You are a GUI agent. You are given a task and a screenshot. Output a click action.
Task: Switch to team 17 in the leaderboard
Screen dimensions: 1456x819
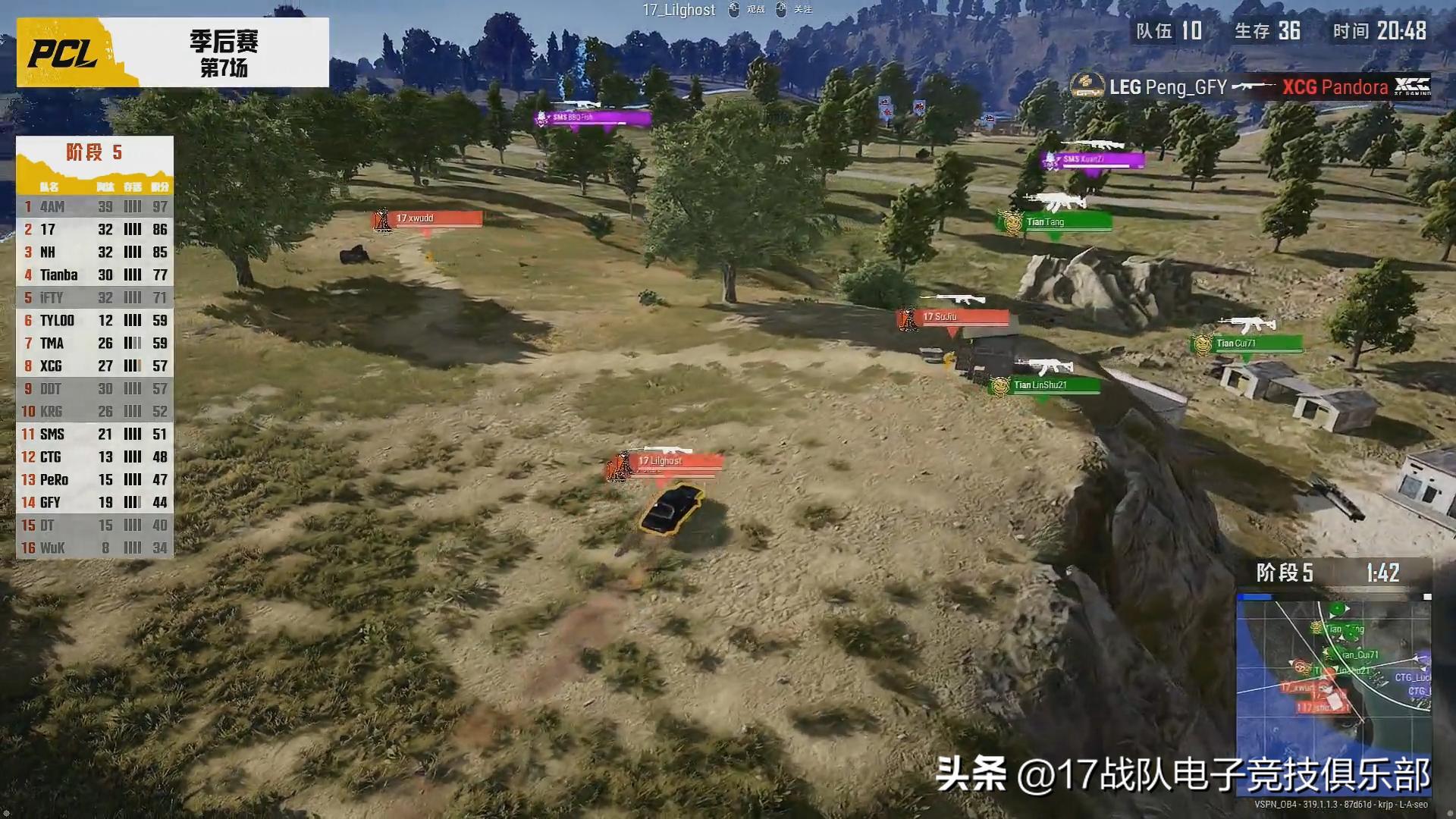pos(93,229)
